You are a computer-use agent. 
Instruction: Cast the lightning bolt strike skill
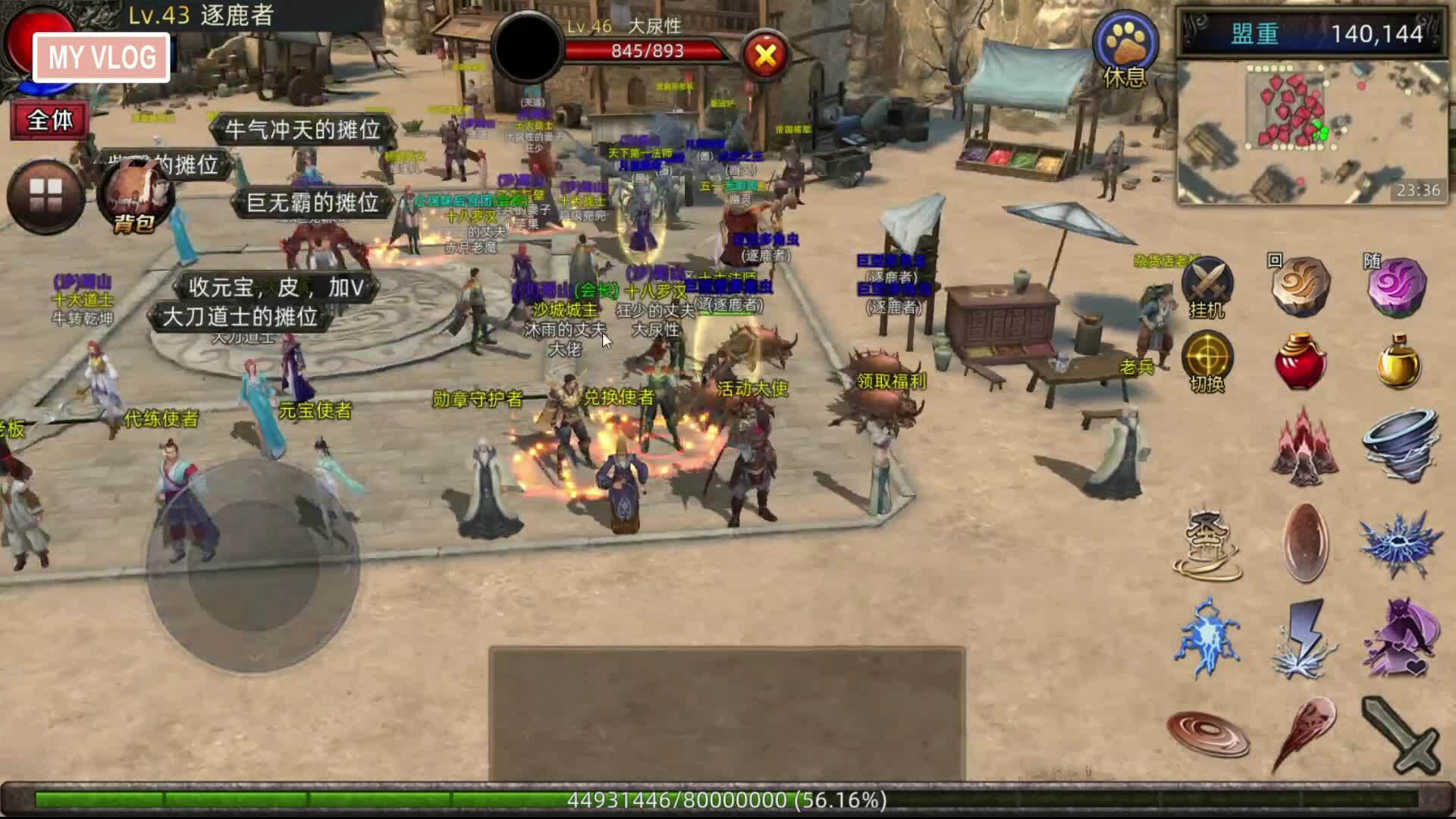(x=1304, y=639)
